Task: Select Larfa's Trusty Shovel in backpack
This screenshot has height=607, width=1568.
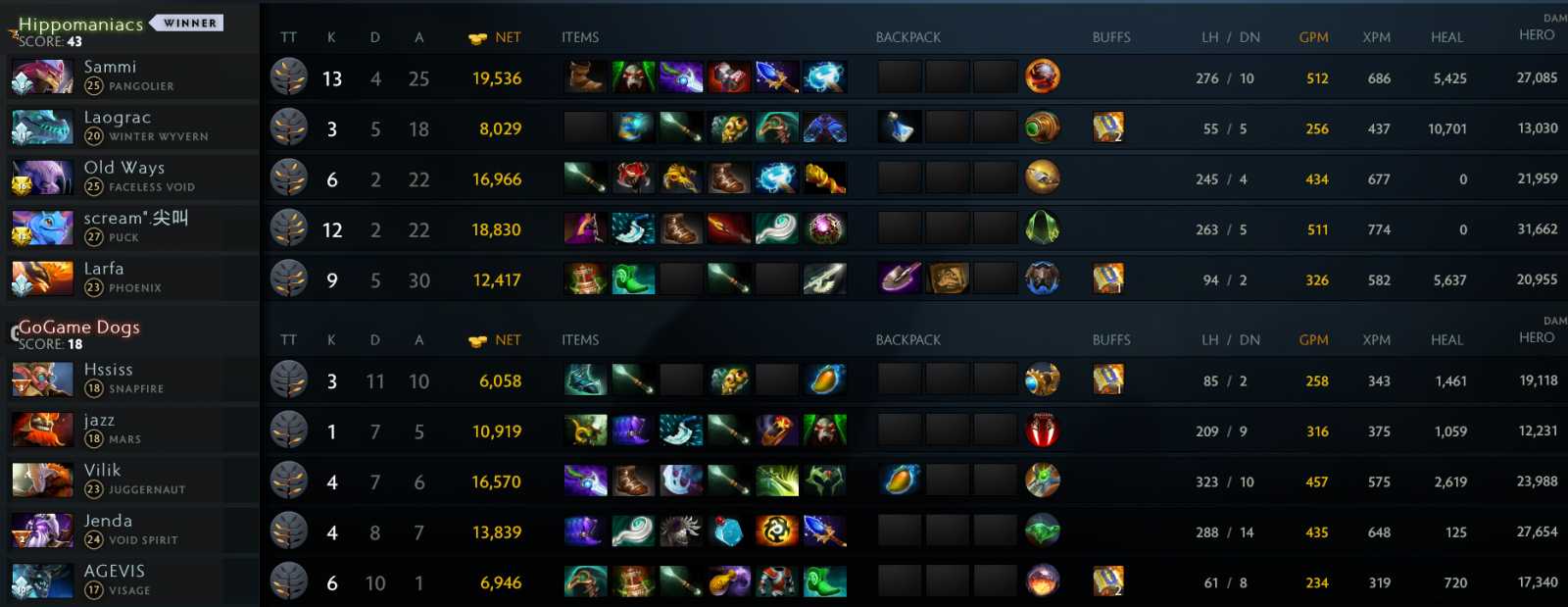Action: coord(900,279)
